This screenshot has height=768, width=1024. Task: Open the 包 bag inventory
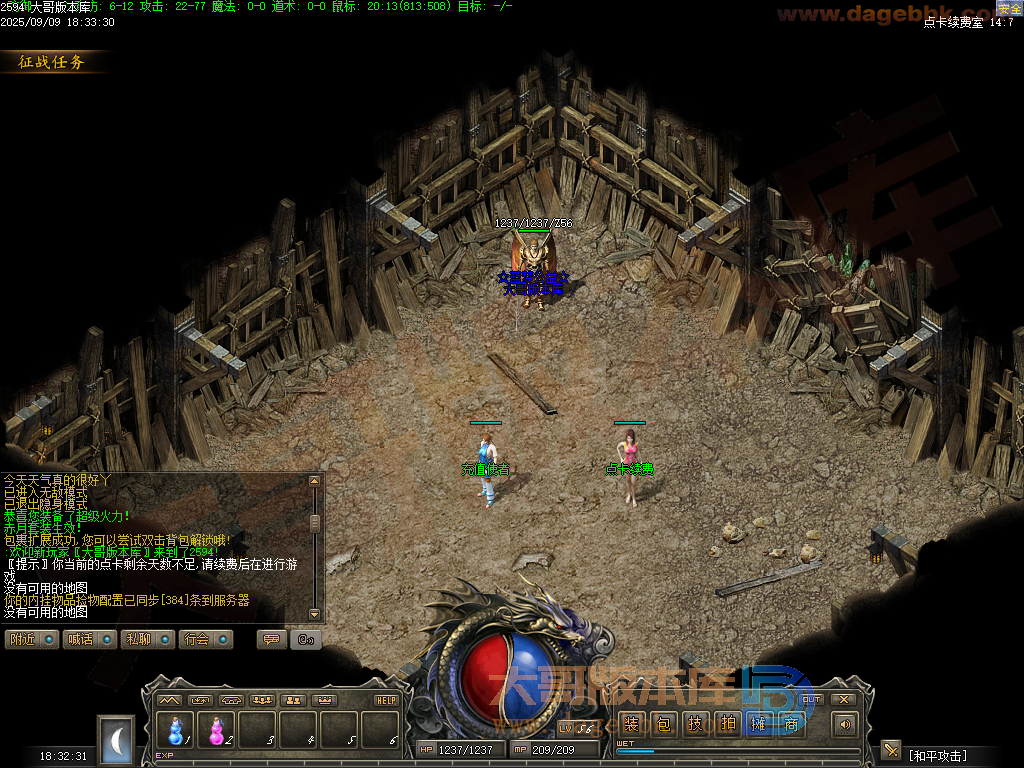663,725
